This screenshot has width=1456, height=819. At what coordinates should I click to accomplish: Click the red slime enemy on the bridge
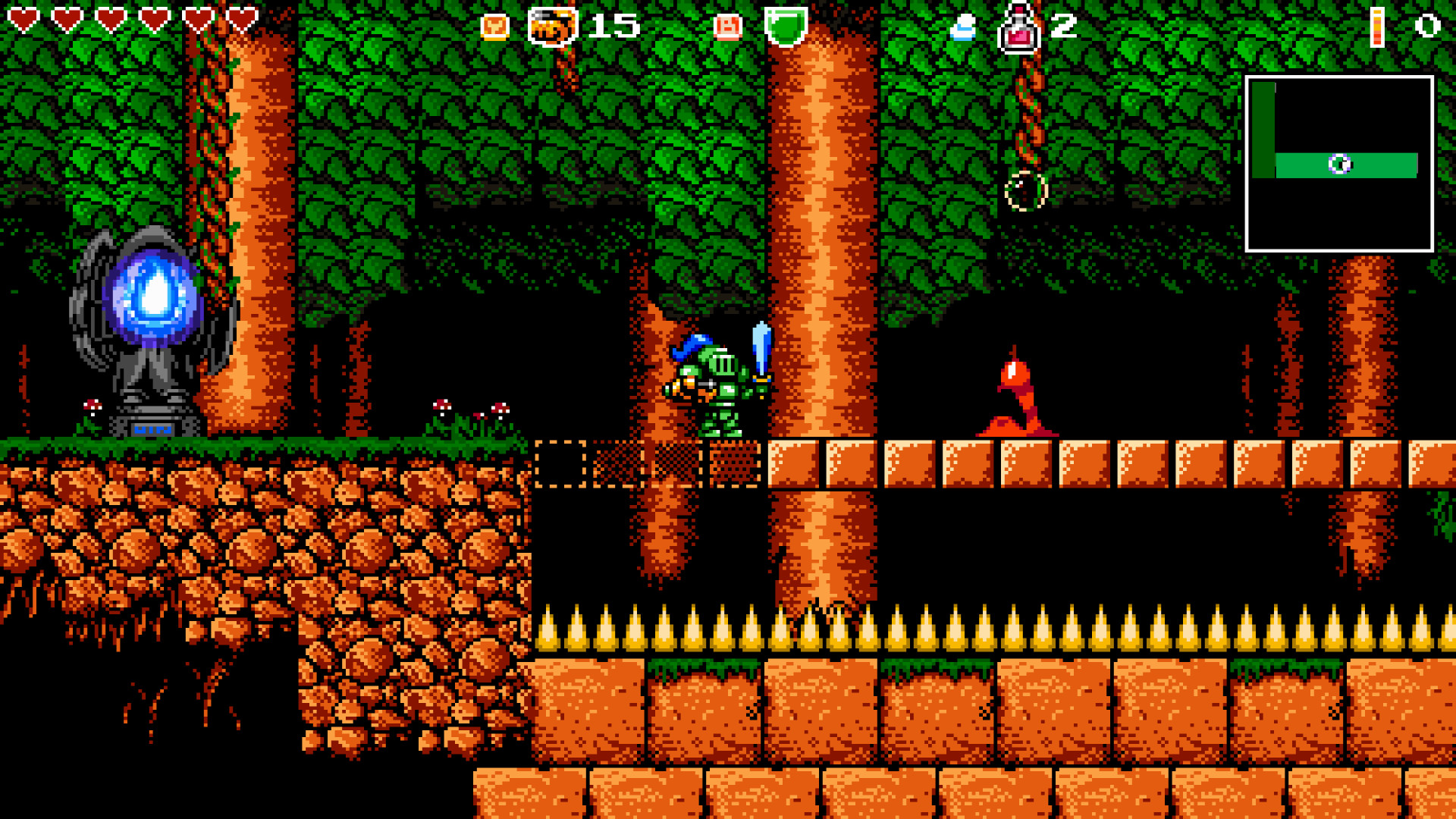pyautogui.click(x=1016, y=402)
